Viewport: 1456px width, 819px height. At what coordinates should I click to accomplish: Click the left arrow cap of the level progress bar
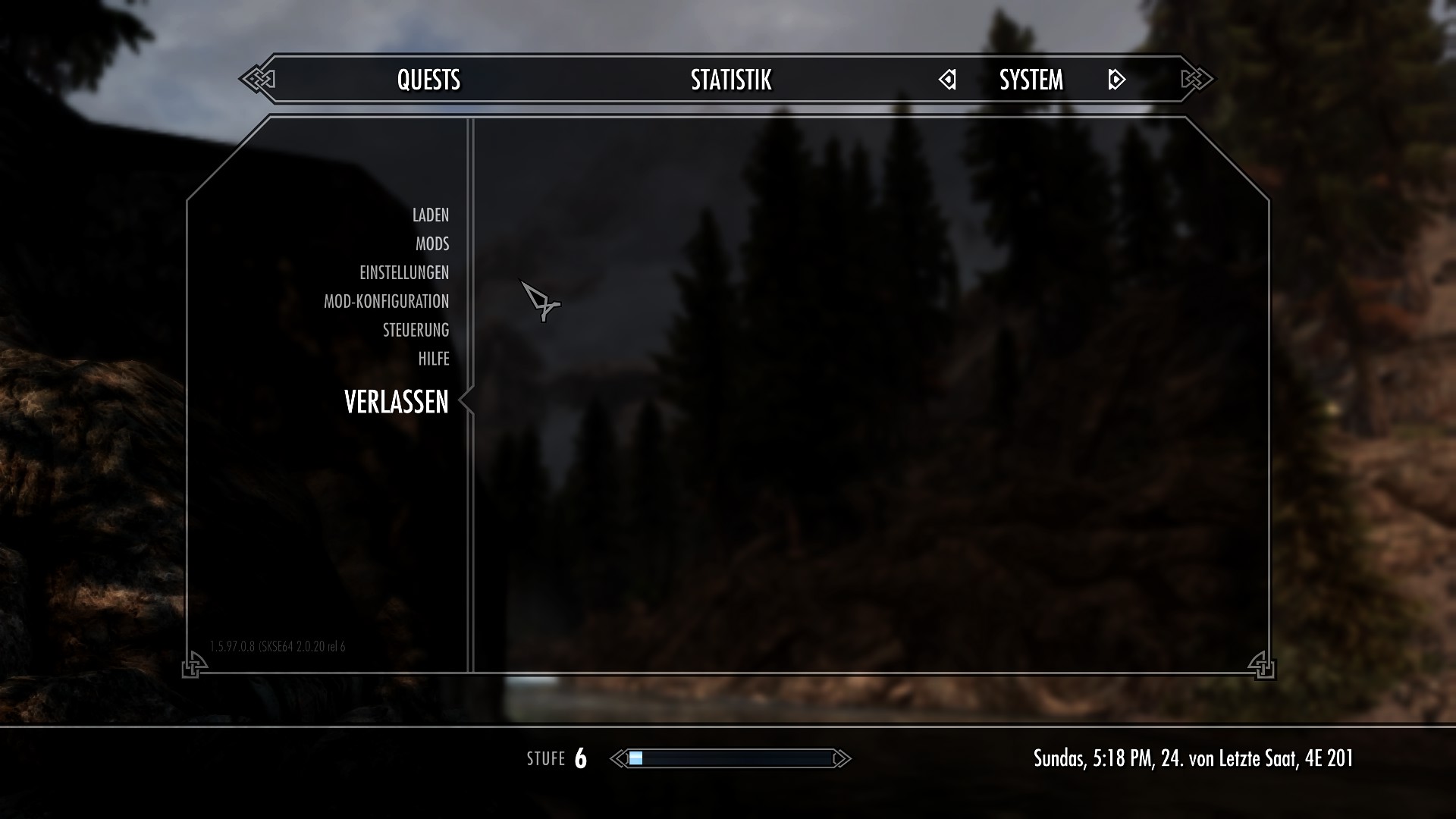coord(617,758)
